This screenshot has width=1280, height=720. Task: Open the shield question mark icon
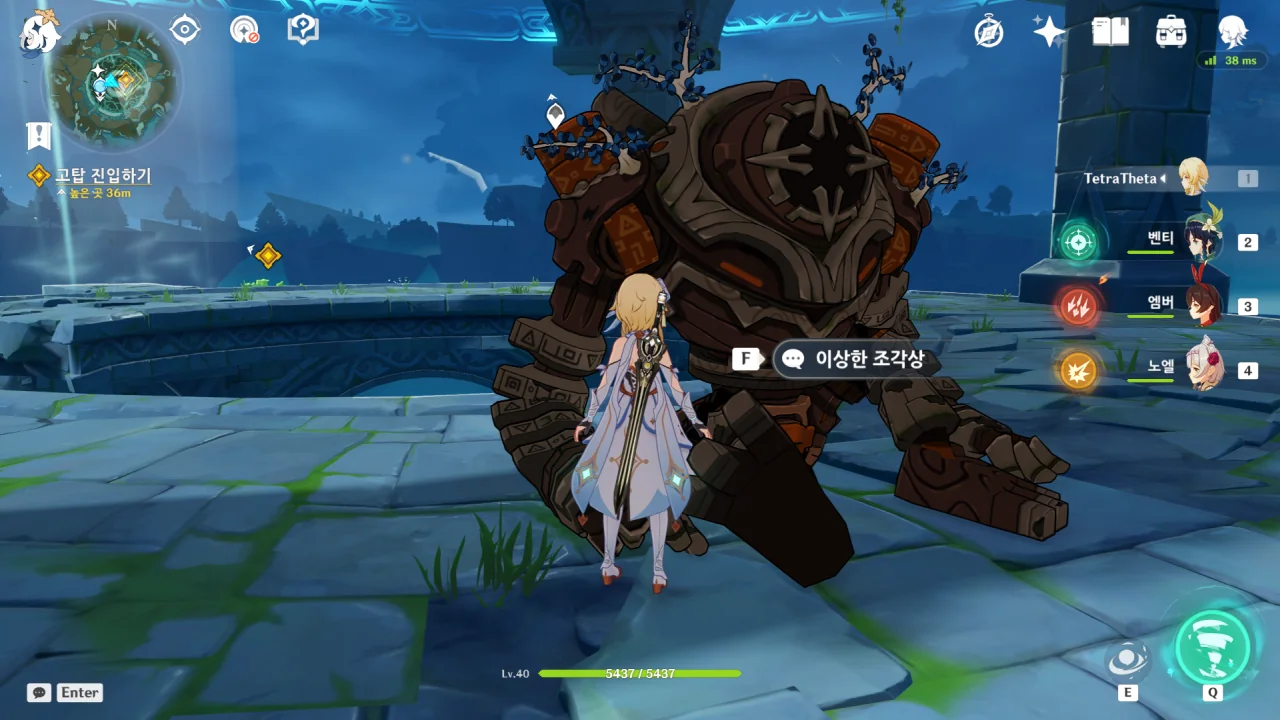(303, 29)
